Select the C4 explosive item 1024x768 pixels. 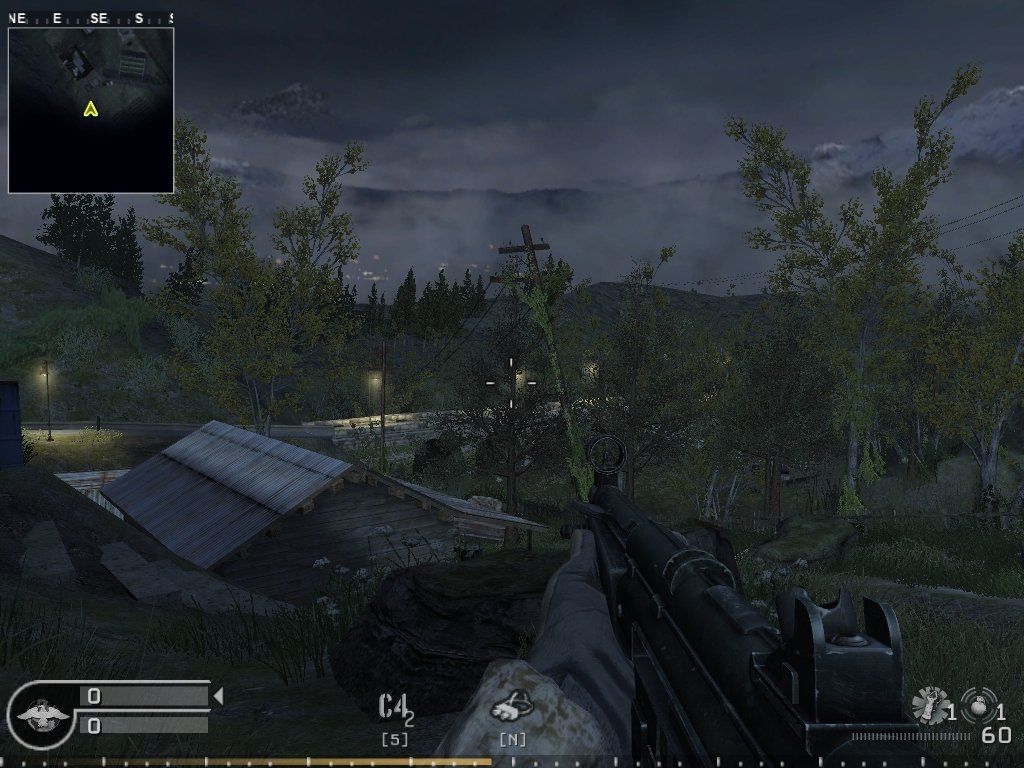[394, 707]
